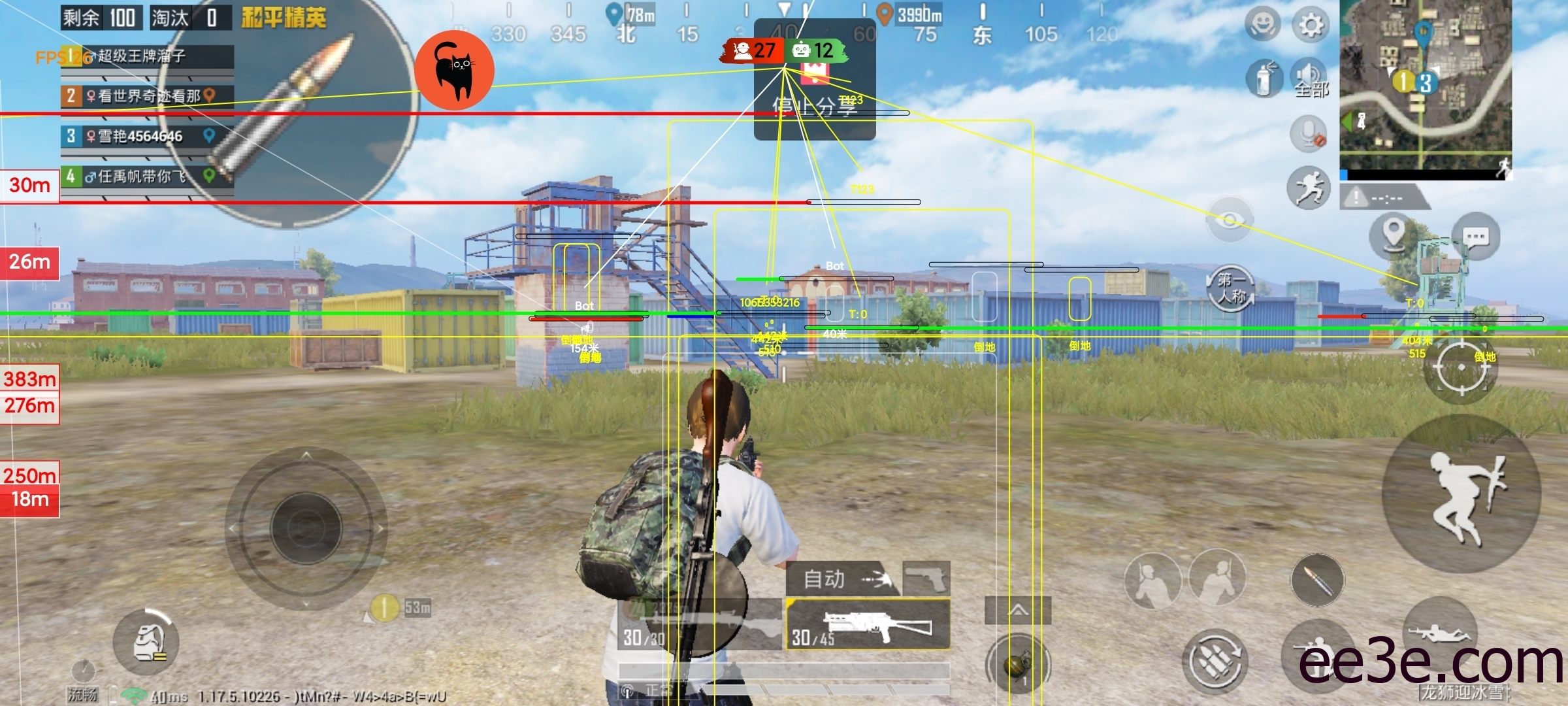1568x706 pixels.
Task: Expand the minimap
Action: pos(1425,85)
